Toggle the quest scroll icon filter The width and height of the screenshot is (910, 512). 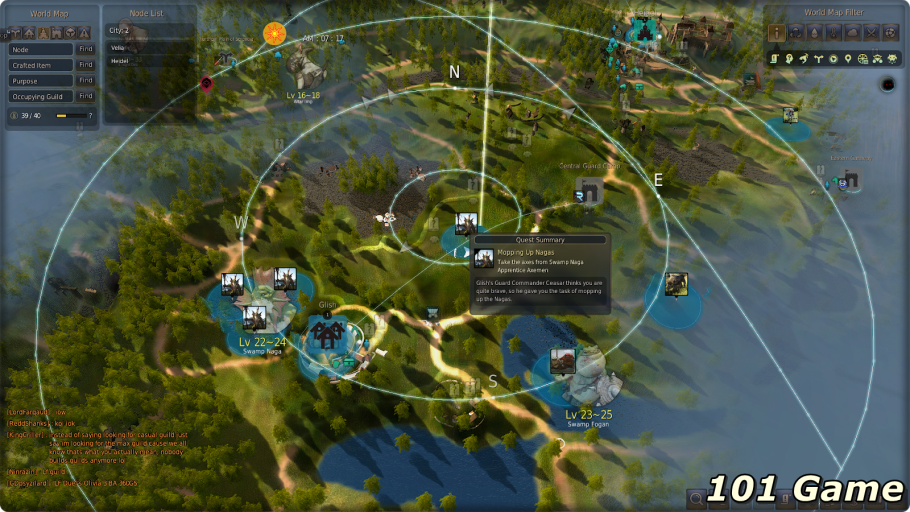tap(776, 59)
